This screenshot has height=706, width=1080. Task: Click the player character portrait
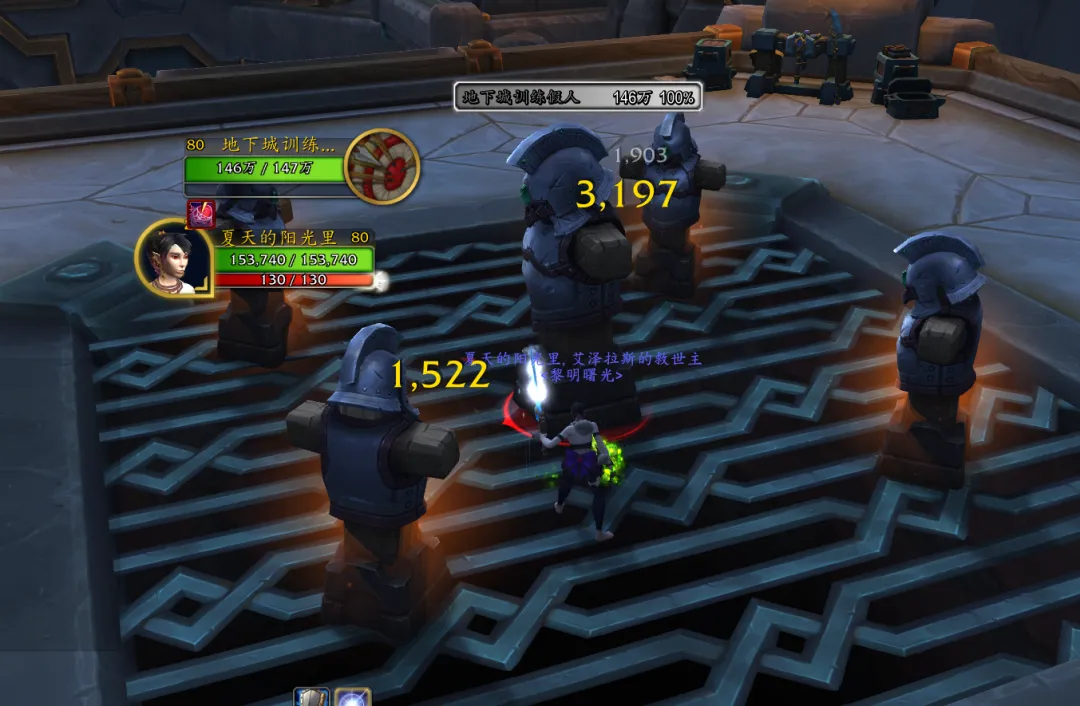pos(172,259)
